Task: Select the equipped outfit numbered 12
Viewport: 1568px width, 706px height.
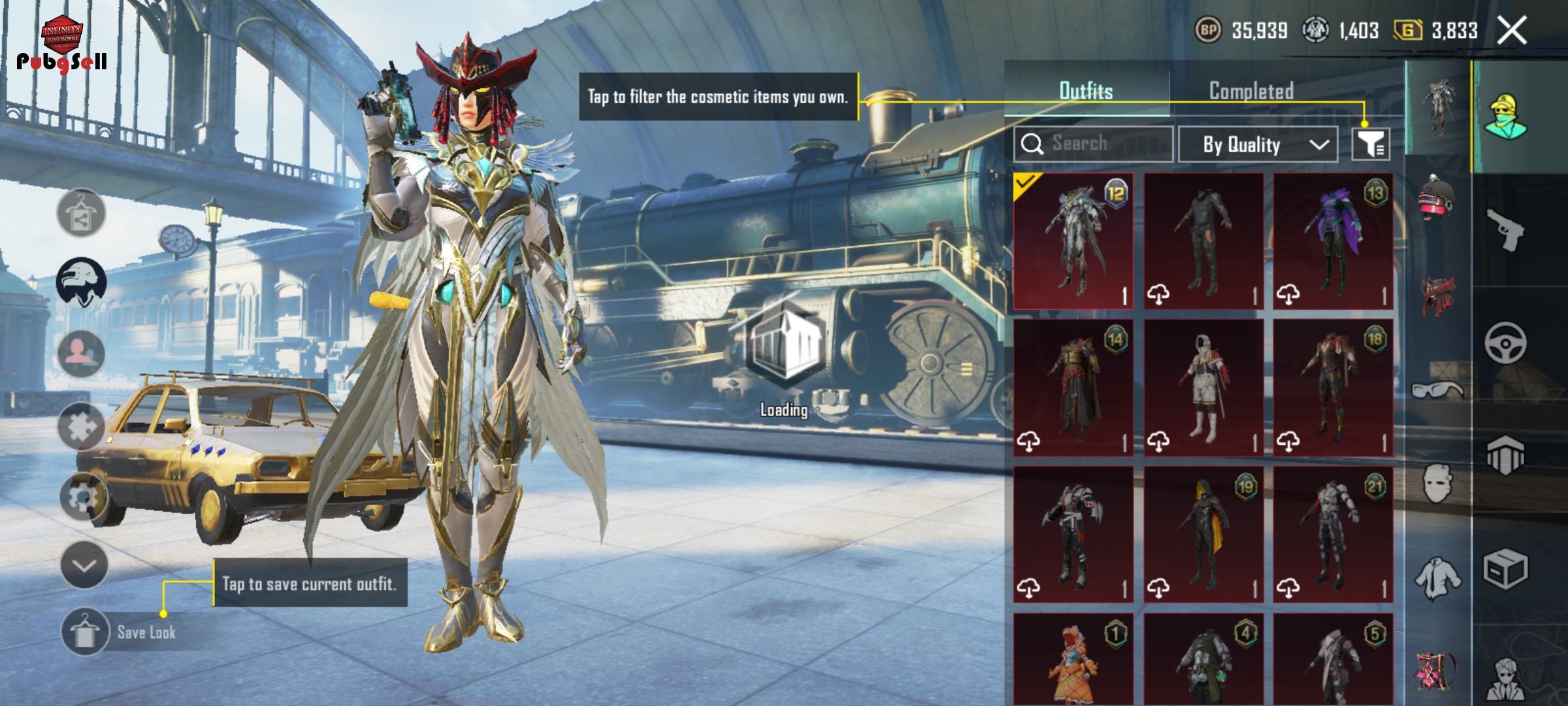Action: (x=1073, y=241)
